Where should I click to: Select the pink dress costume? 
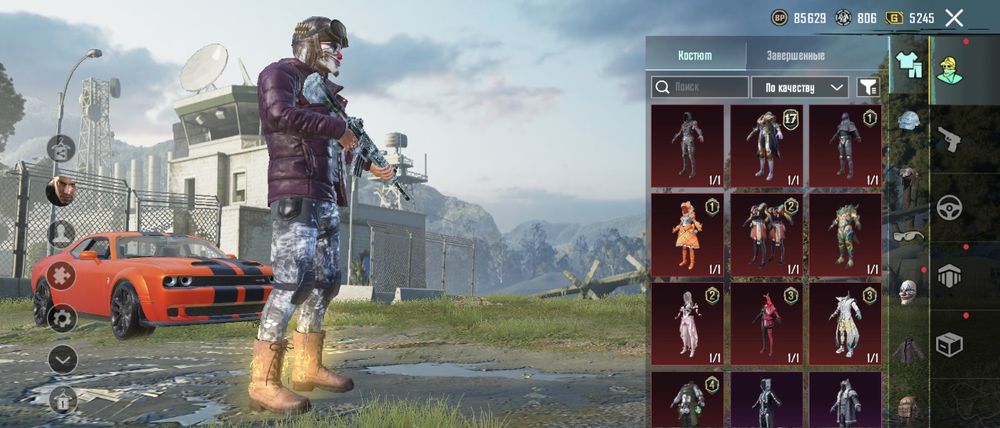(x=687, y=323)
